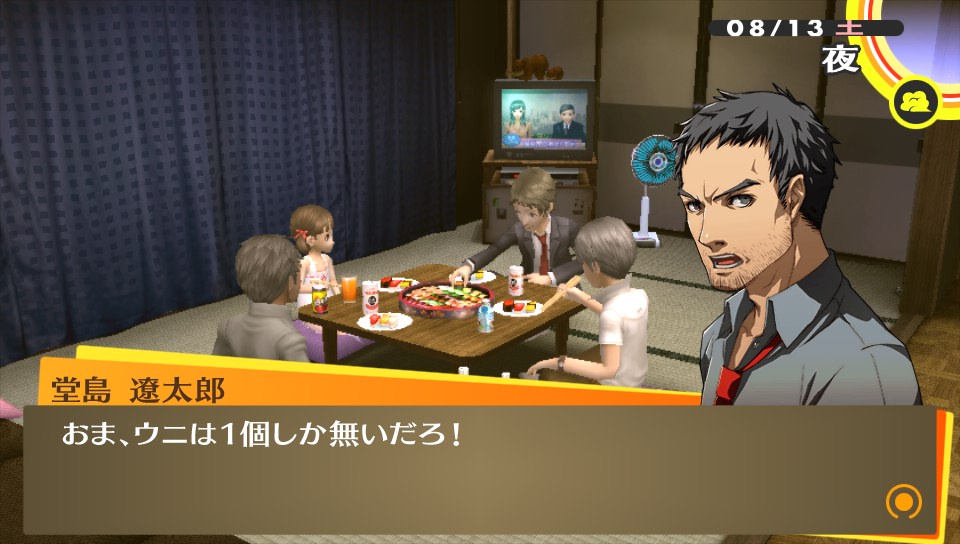Screen dimensions: 960x544
Task: Click the orange dialogue advance indicator
Action: [x=903, y=500]
